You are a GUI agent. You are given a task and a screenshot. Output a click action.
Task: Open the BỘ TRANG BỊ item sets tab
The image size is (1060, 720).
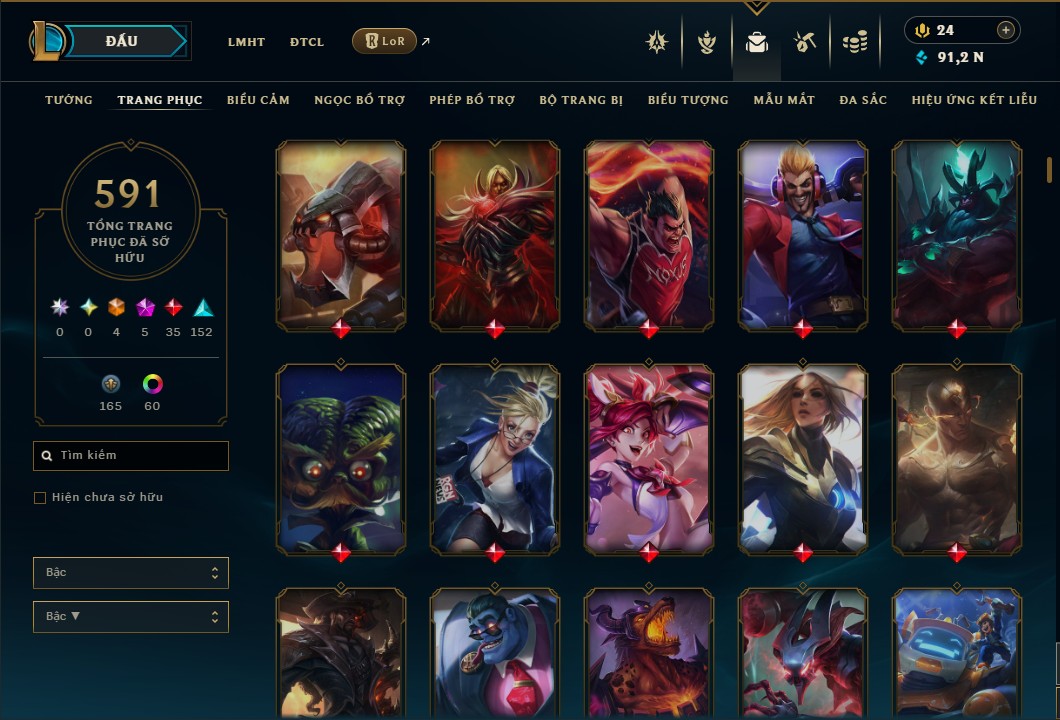pos(581,100)
